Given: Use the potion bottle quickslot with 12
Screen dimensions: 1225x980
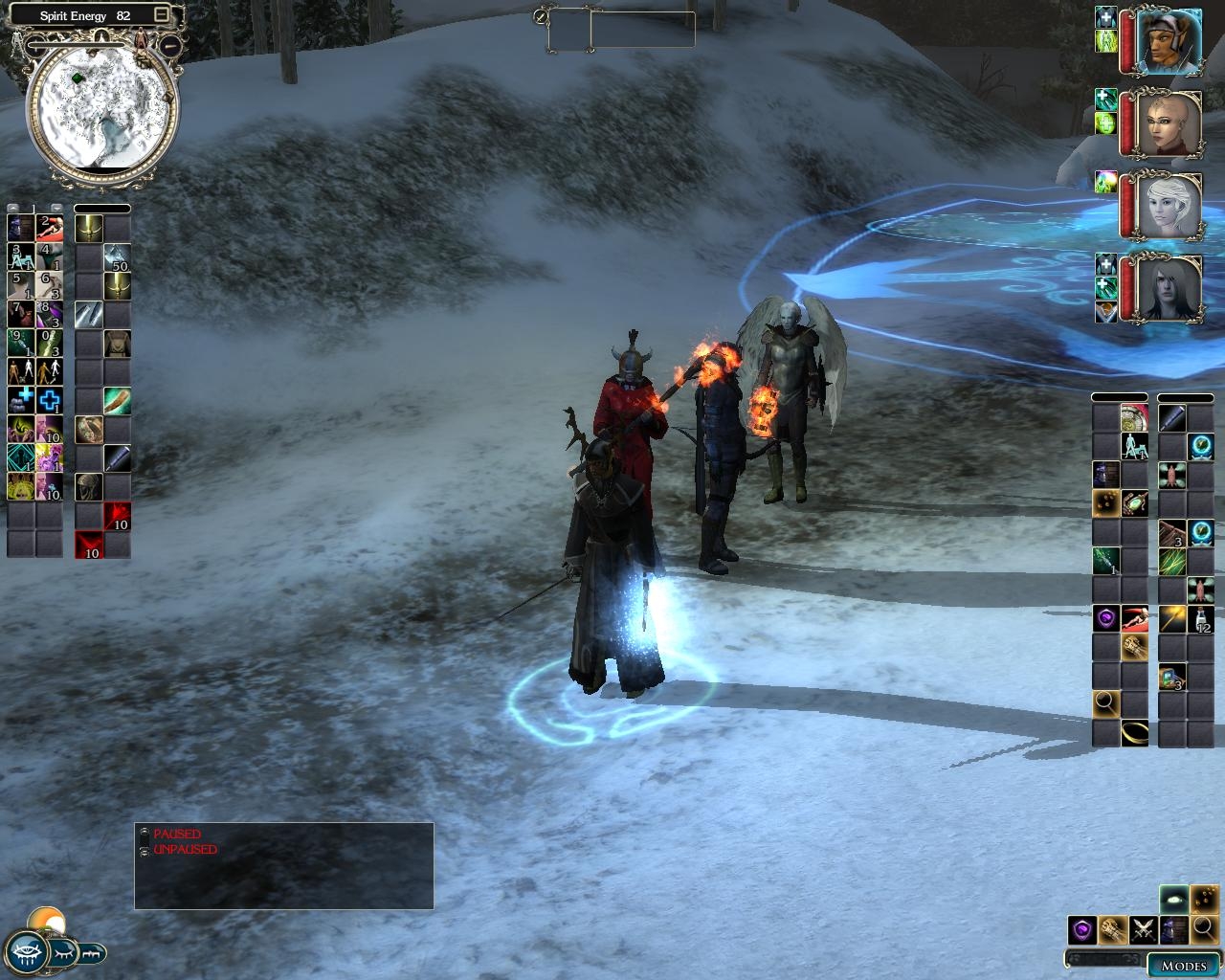Looking at the screenshot, I should [x=1201, y=619].
